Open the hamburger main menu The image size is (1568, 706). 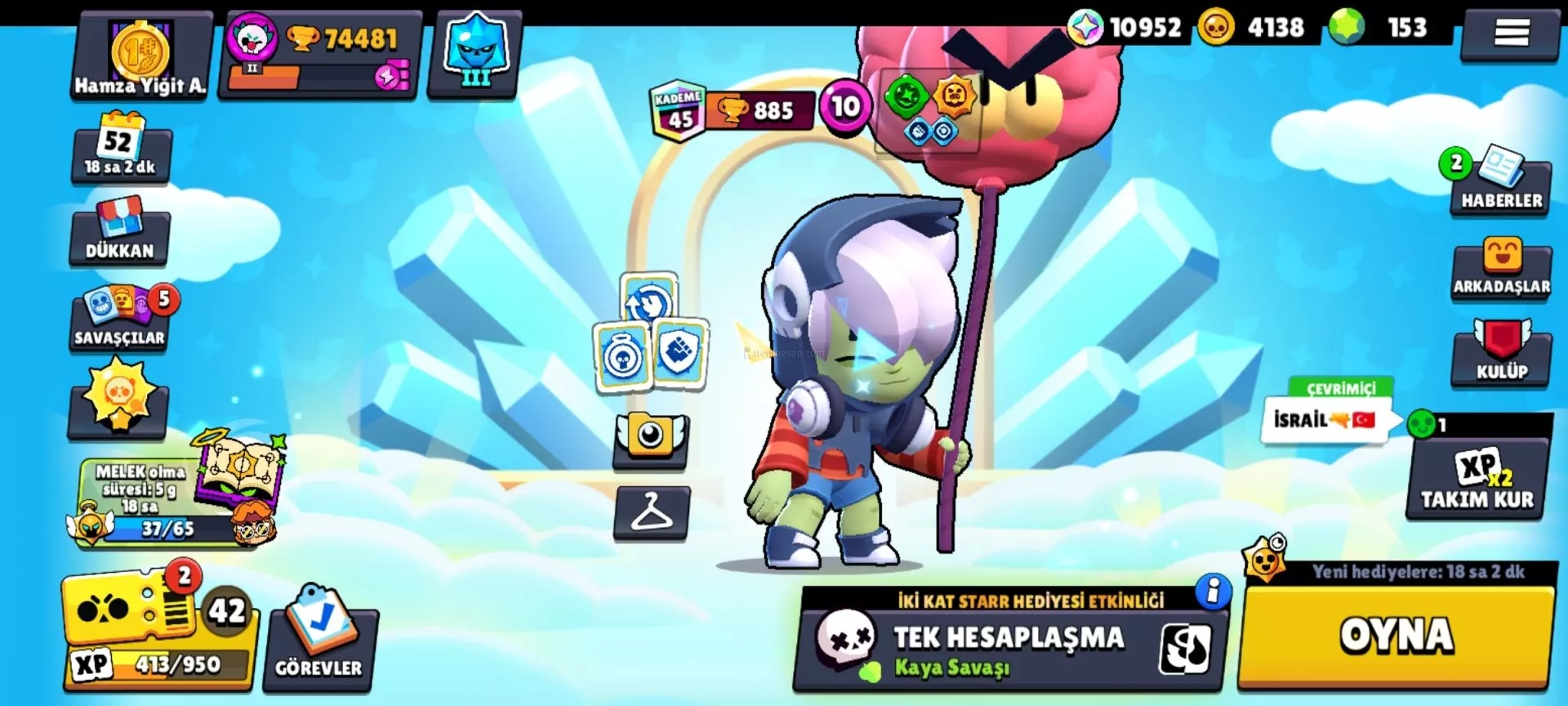1511,34
